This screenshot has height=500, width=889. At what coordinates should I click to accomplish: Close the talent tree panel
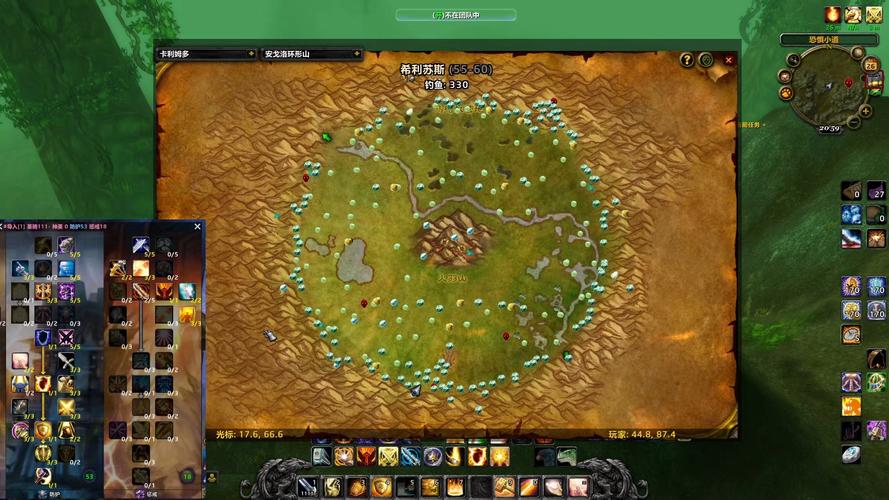(197, 227)
